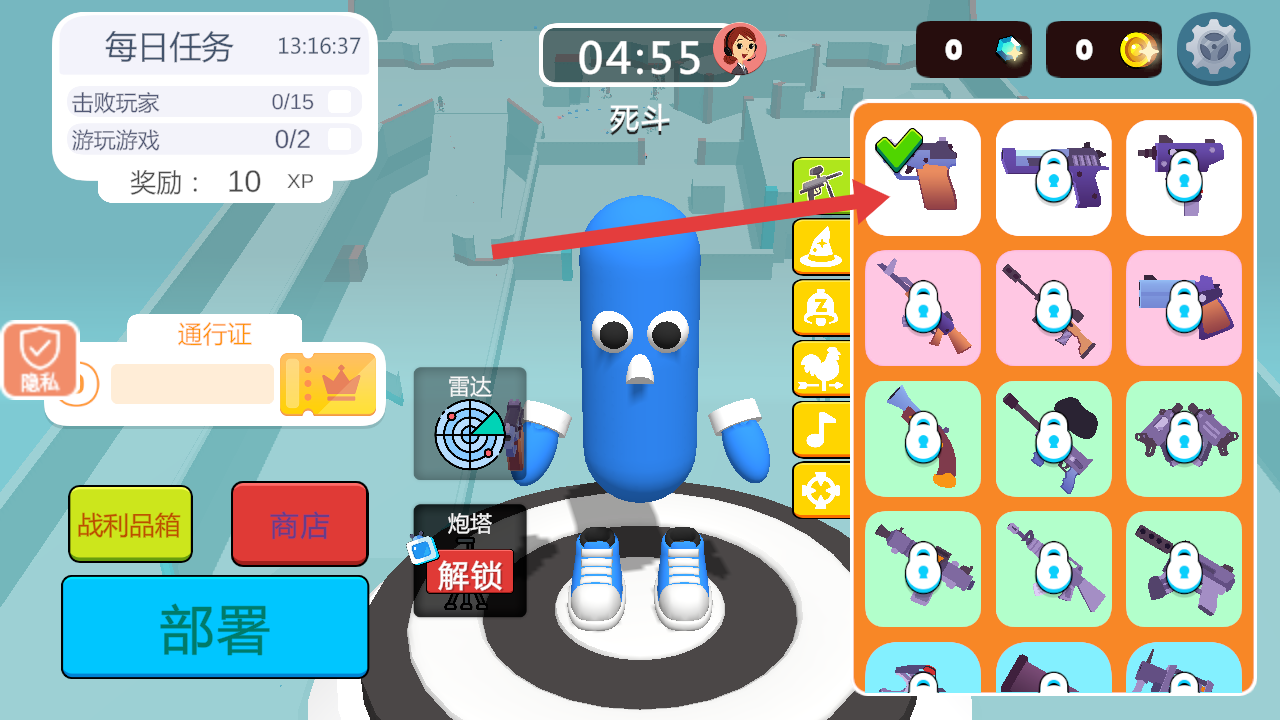Switch to the crosshair category tab
The width and height of the screenshot is (1280, 720).
(820, 490)
